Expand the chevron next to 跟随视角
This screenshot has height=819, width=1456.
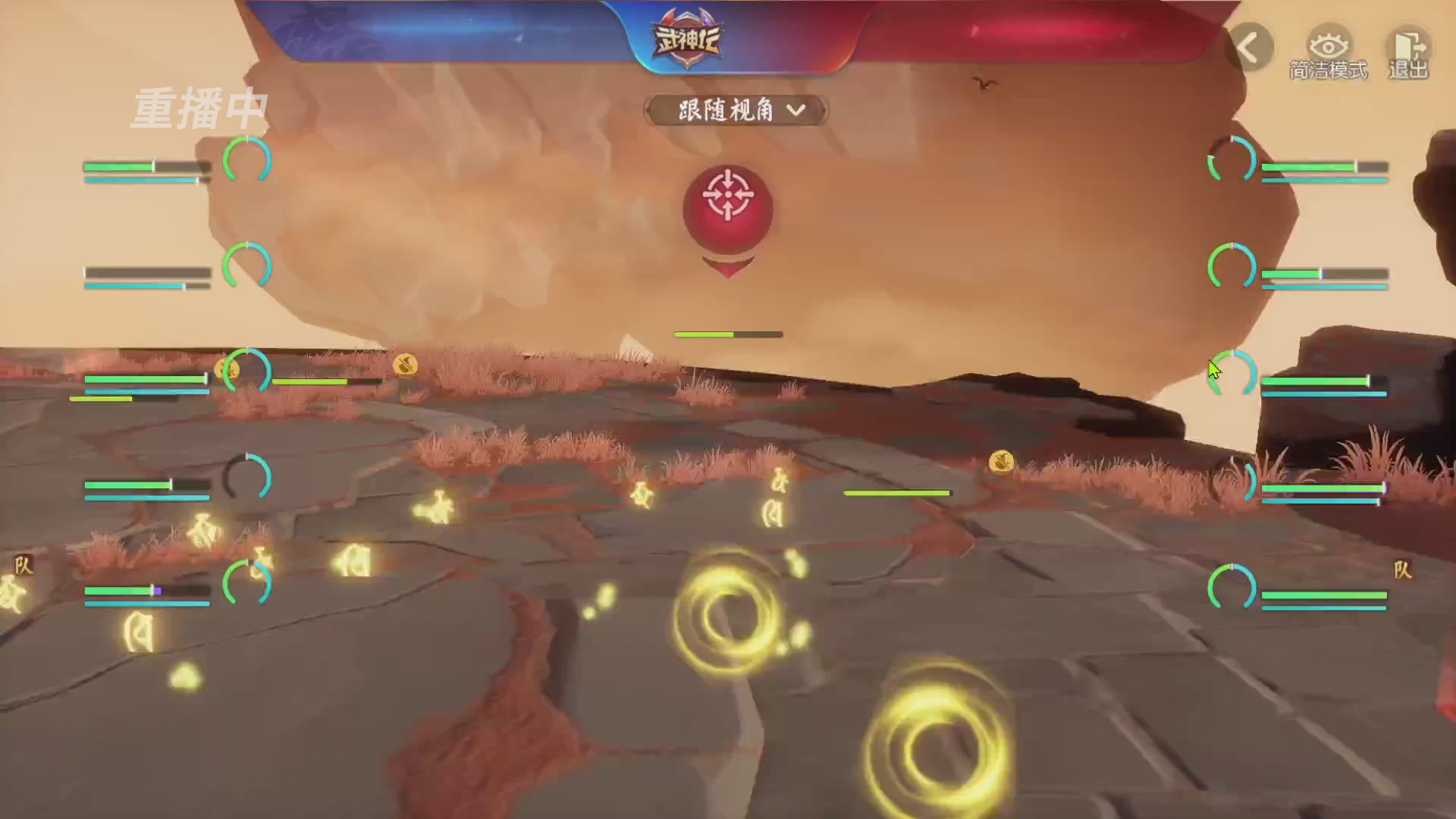796,111
